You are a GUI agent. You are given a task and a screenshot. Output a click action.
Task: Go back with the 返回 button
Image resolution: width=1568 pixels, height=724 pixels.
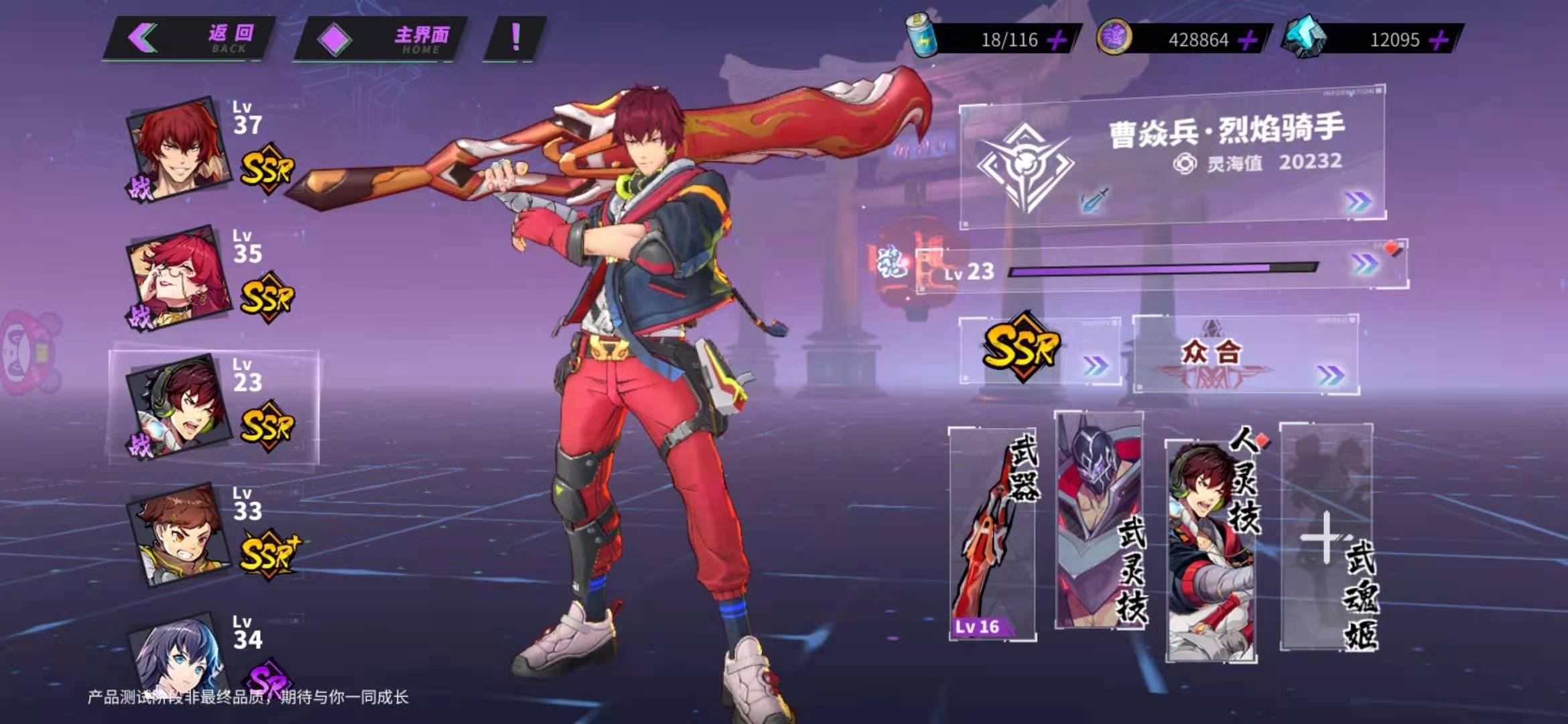(190, 39)
